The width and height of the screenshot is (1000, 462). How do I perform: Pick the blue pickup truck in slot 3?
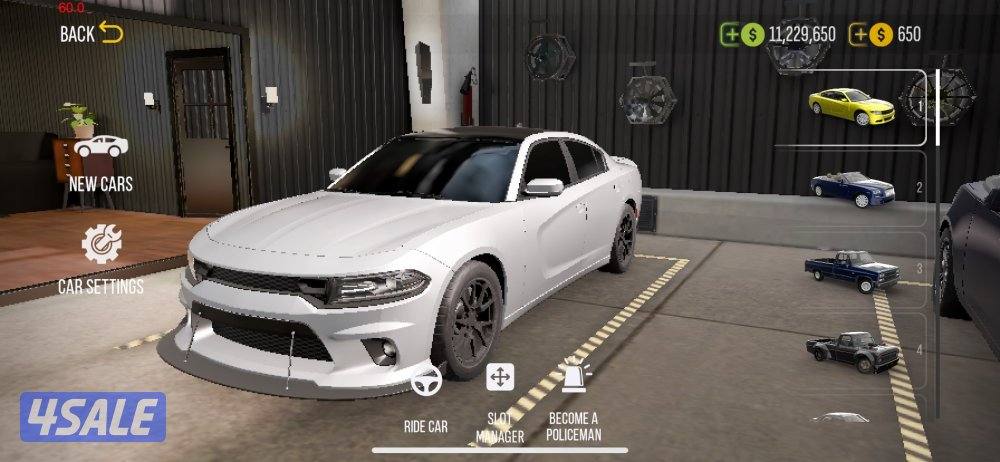coord(852,268)
